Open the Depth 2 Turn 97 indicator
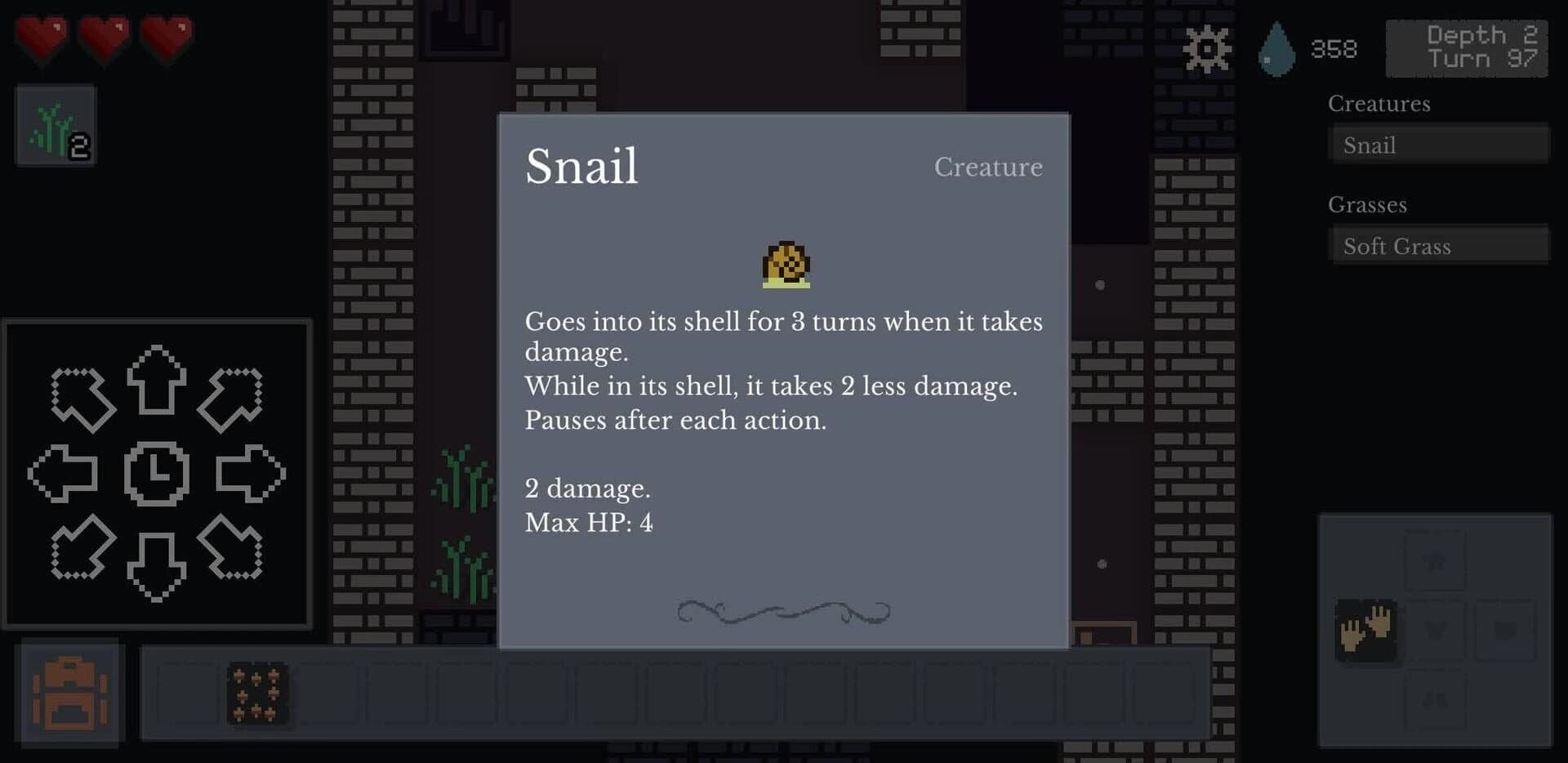1568x763 pixels. coord(1468,47)
